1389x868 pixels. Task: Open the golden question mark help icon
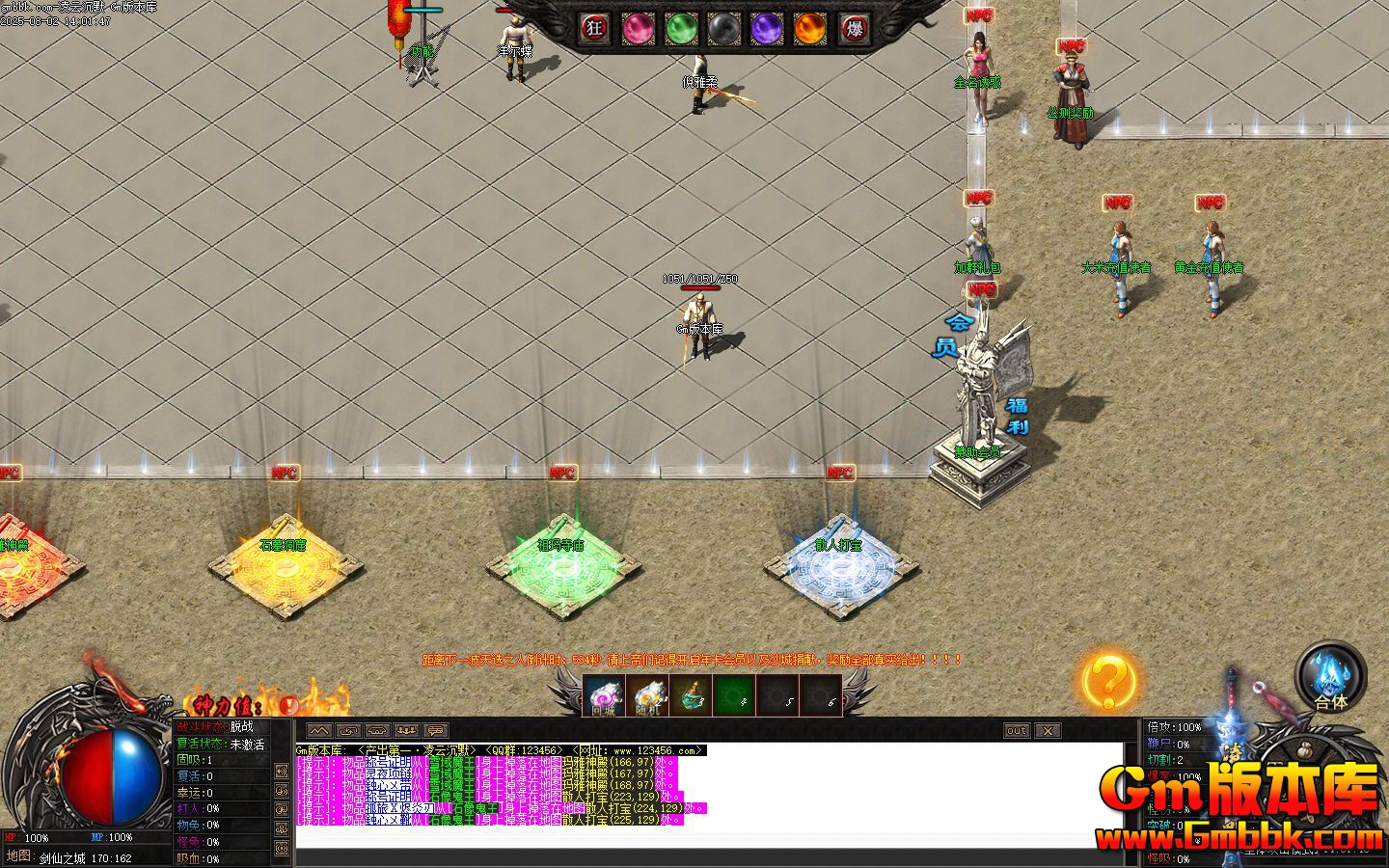coord(1107,681)
